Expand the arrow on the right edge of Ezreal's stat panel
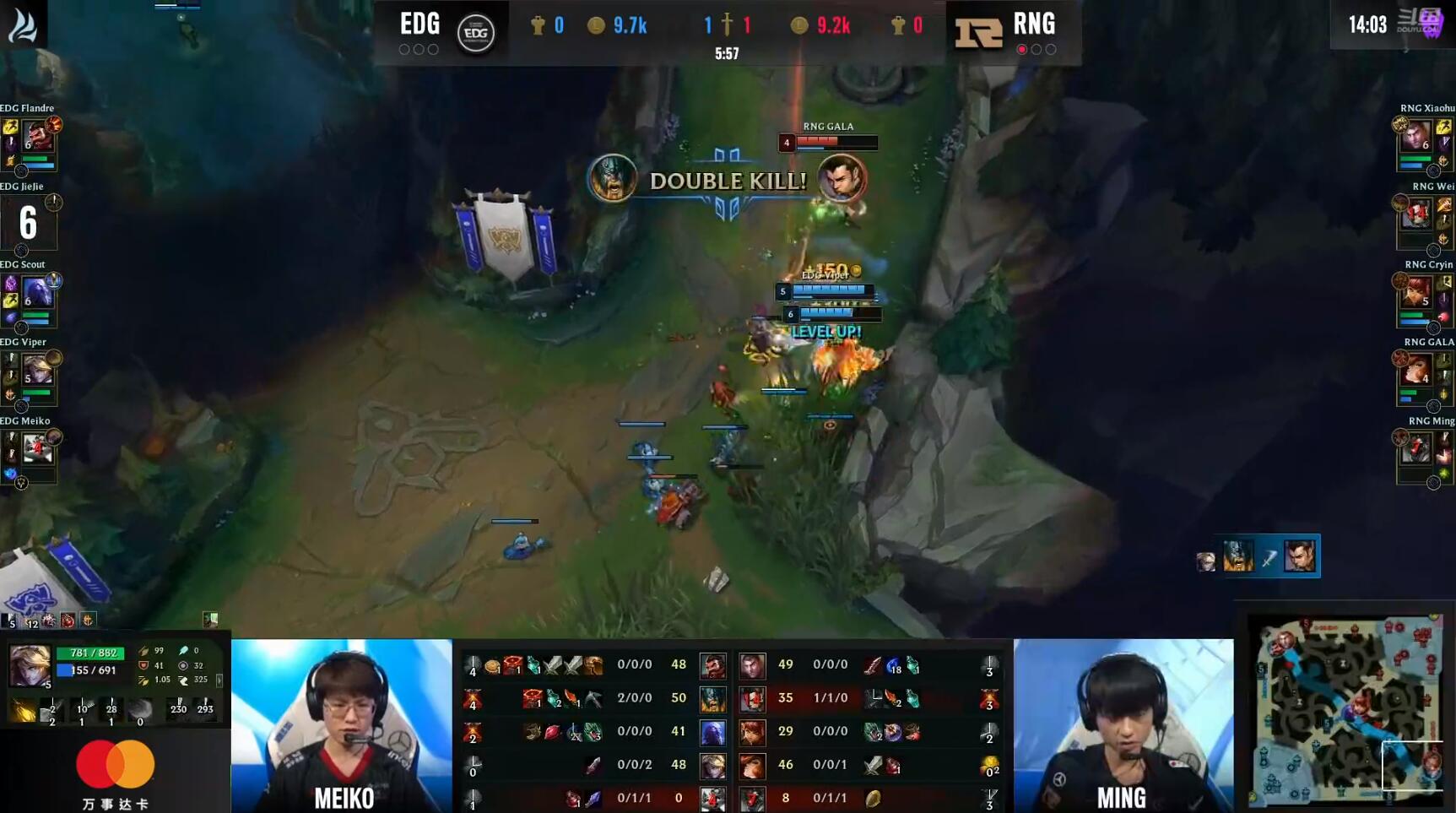 [x=220, y=680]
